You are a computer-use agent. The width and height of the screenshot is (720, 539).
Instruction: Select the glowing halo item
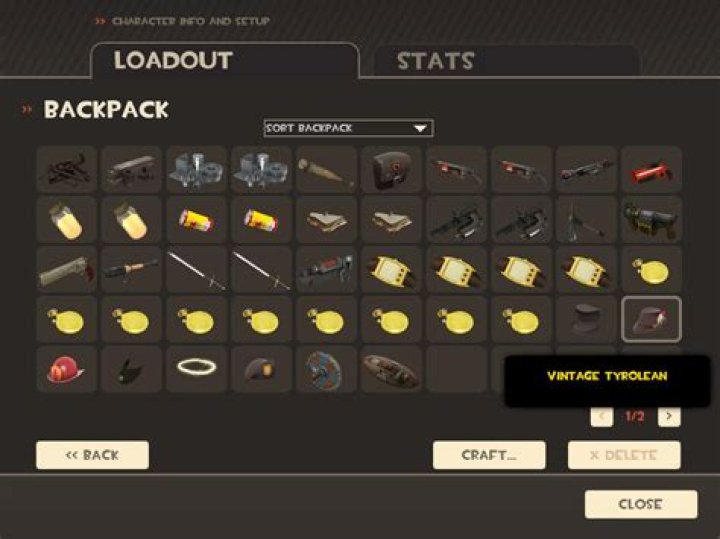click(196, 369)
